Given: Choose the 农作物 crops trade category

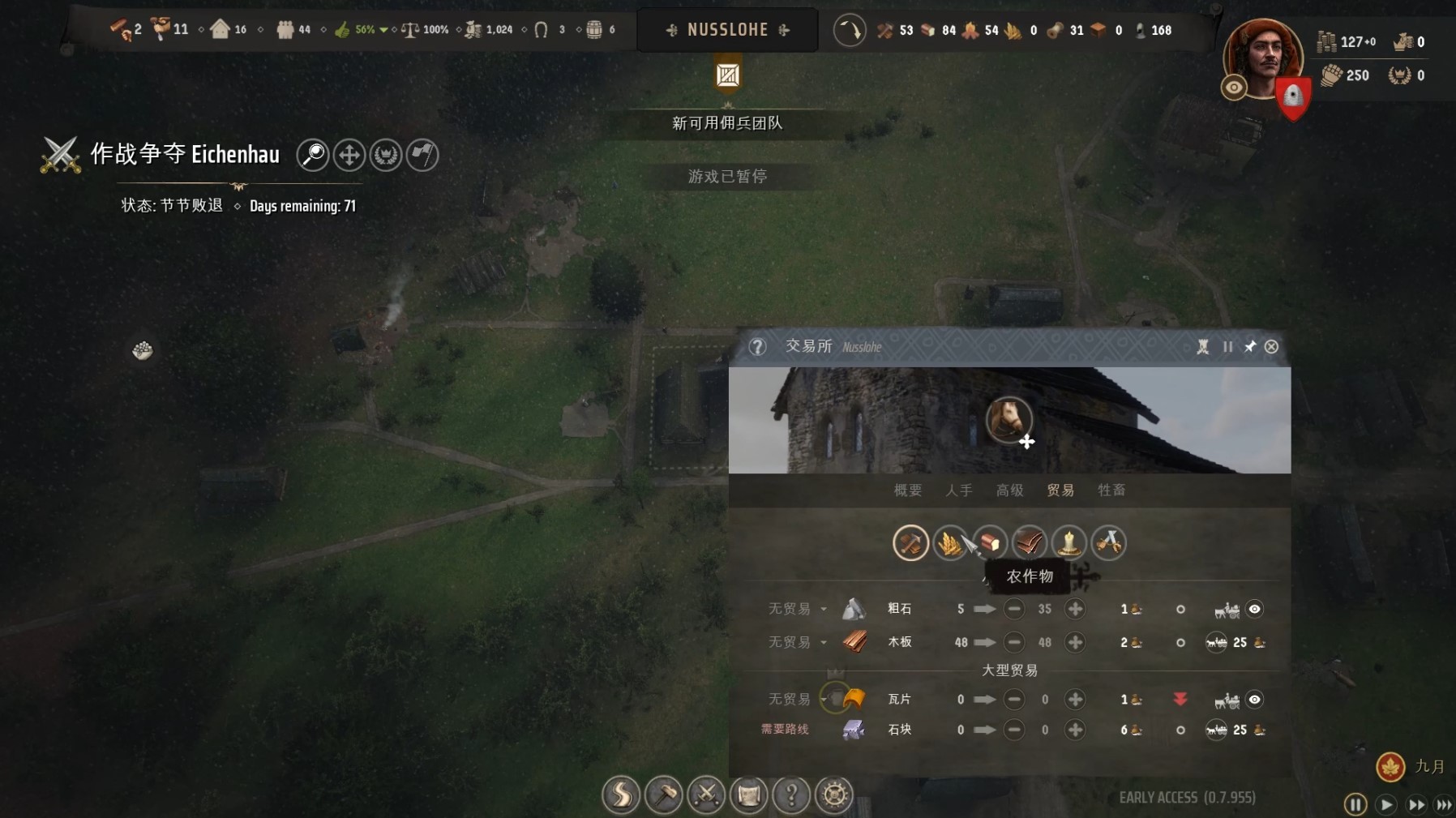Looking at the screenshot, I should pyautogui.click(x=949, y=542).
